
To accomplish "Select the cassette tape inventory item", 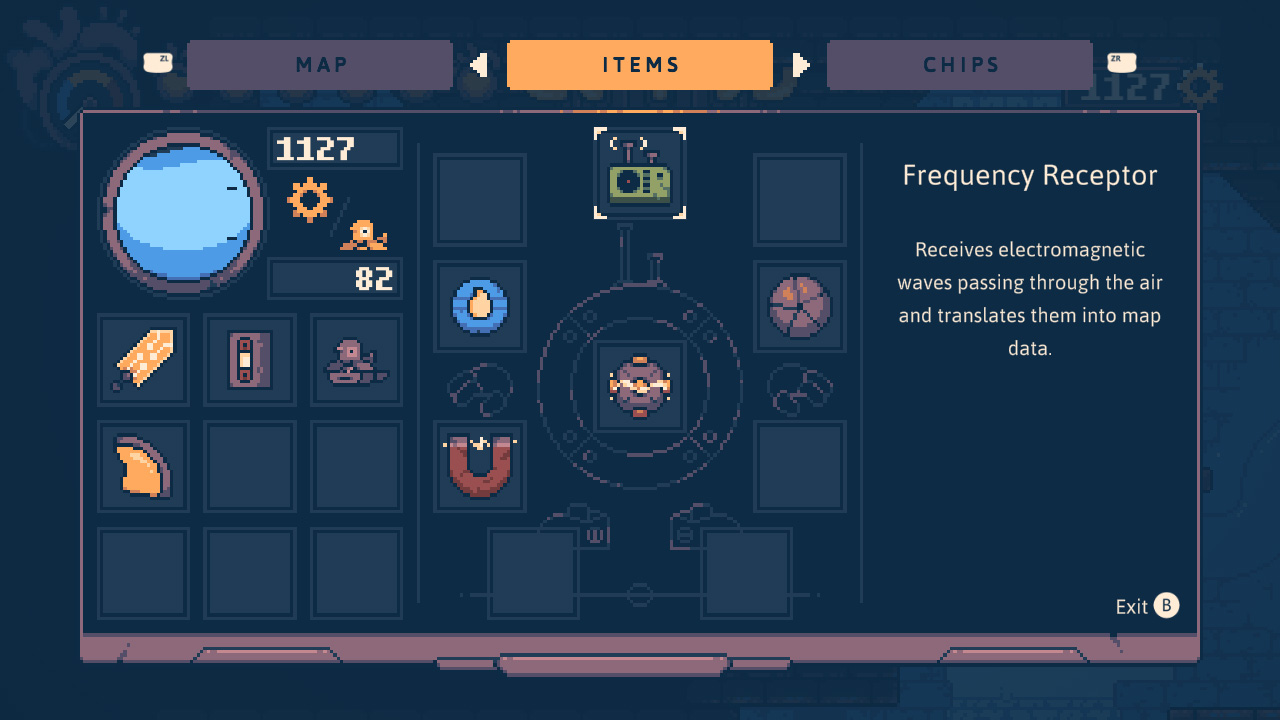I will click(249, 359).
